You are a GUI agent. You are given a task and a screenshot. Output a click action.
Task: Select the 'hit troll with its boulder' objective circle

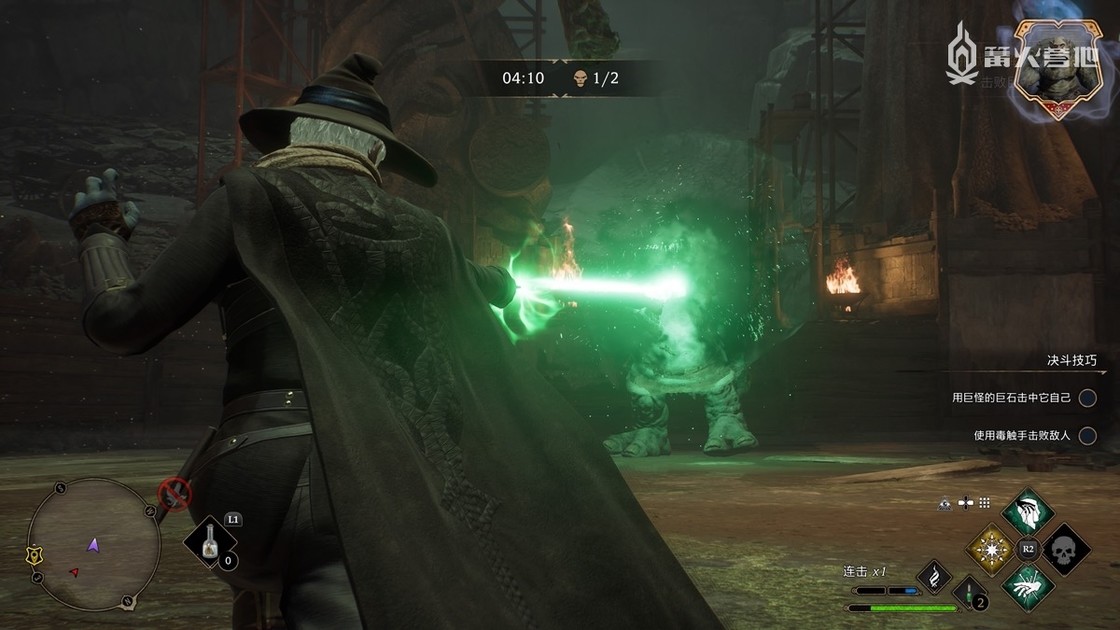pos(1088,398)
